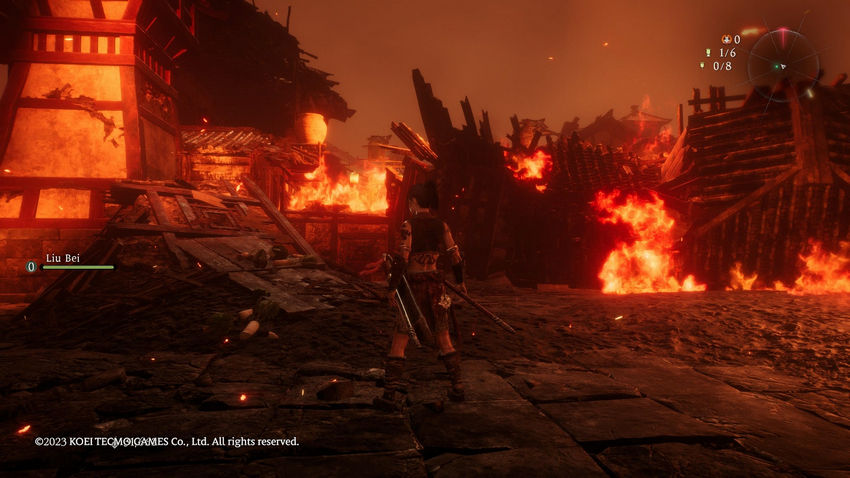The width and height of the screenshot is (850, 478).
Task: Select the orange skull counter icon
Action: click(x=725, y=39)
